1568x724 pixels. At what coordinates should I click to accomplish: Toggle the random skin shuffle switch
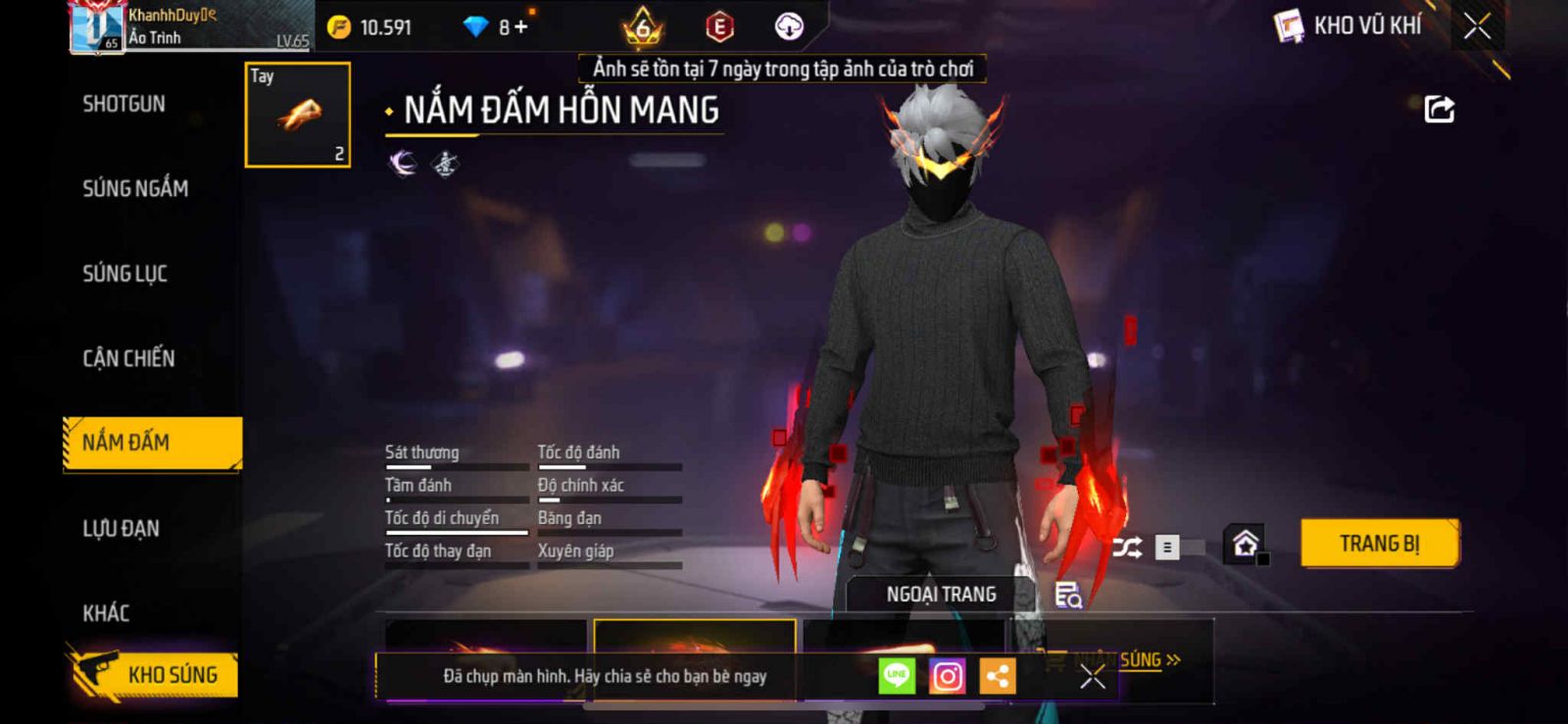pyautogui.click(x=1179, y=547)
